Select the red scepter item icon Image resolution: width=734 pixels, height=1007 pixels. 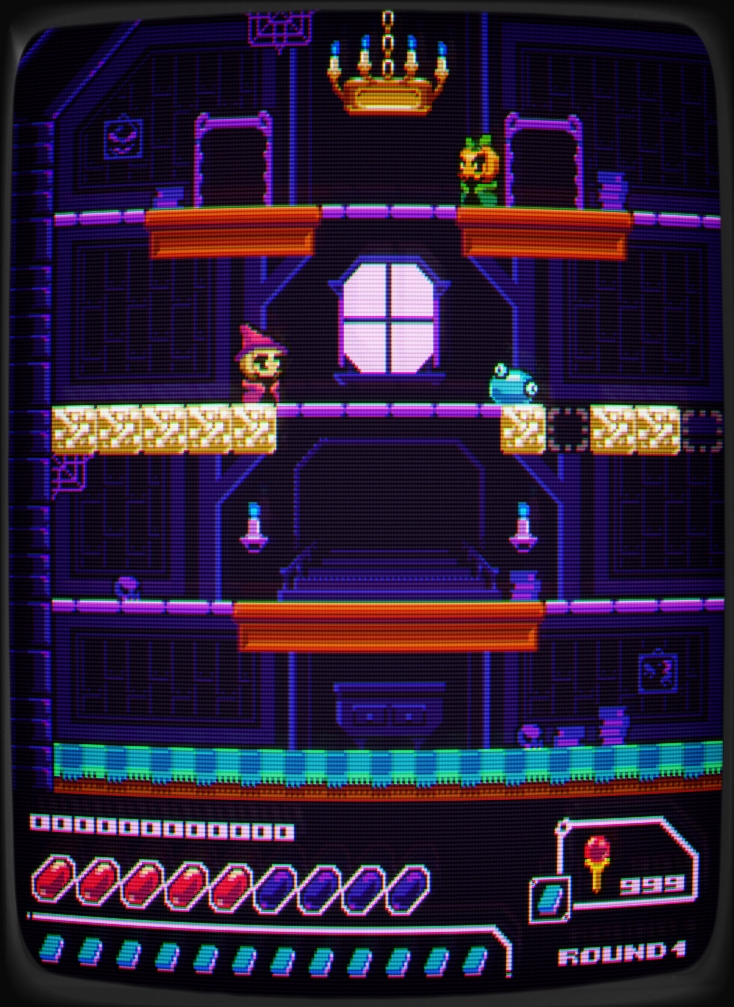coord(597,864)
